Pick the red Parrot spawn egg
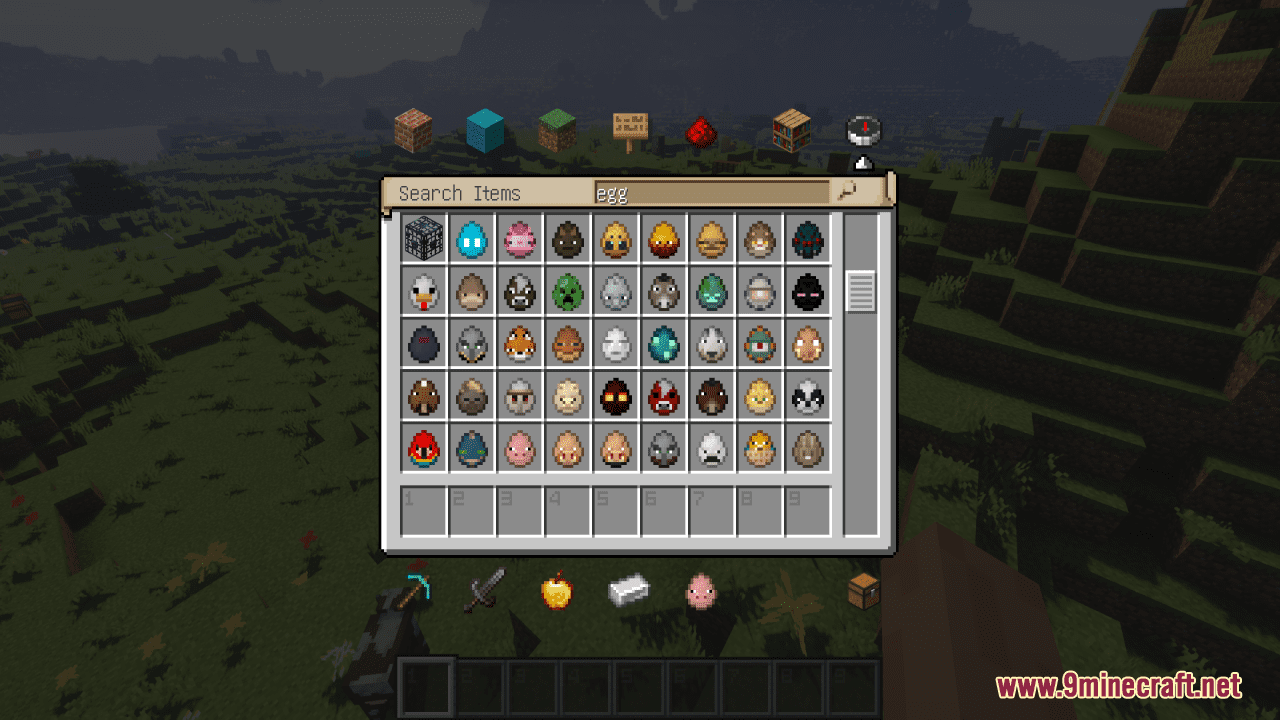This screenshot has height=720, width=1280. 424,449
